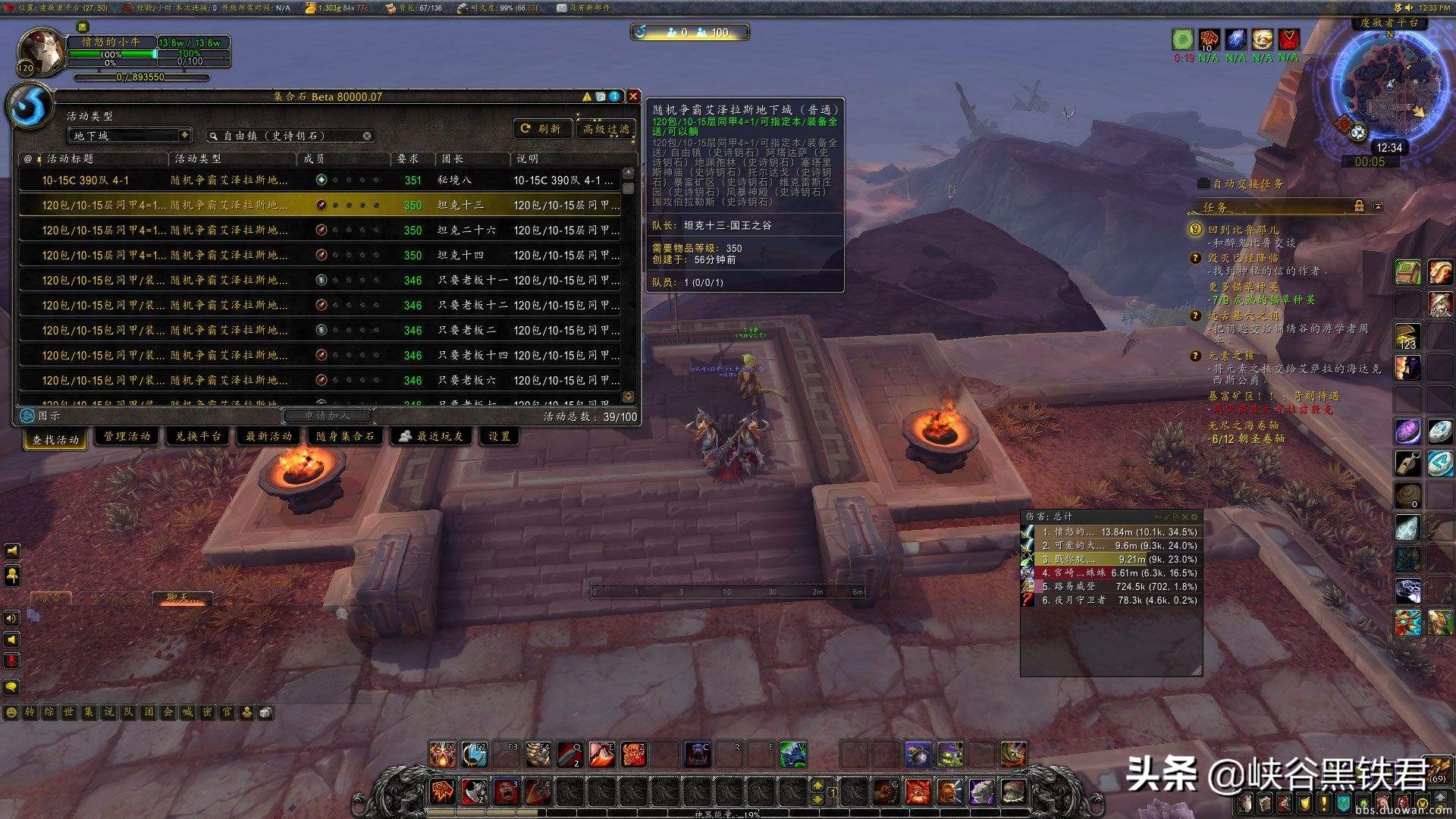Open 高级过滤 advanced filter

click(606, 129)
